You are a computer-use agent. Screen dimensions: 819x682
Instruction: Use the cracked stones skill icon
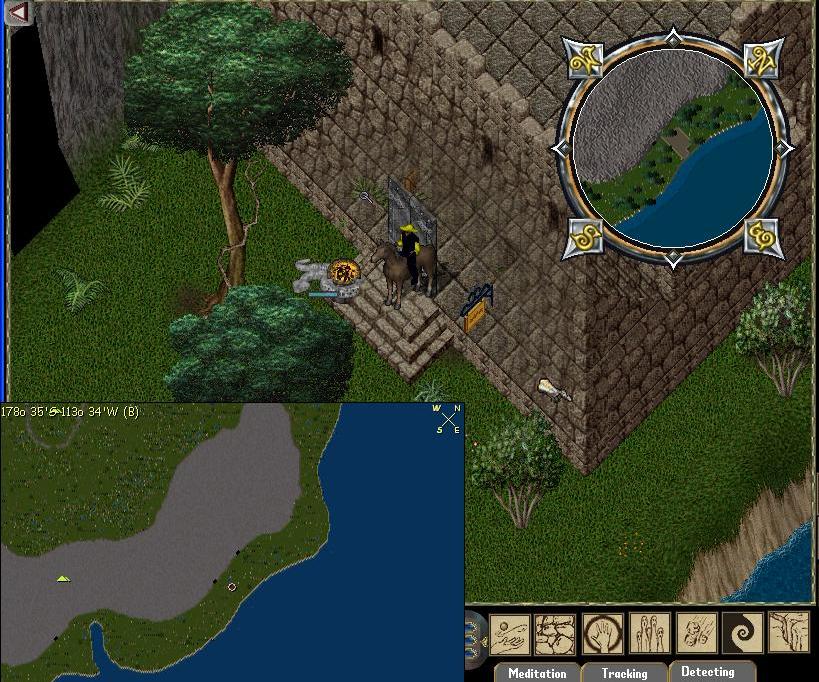(x=556, y=634)
